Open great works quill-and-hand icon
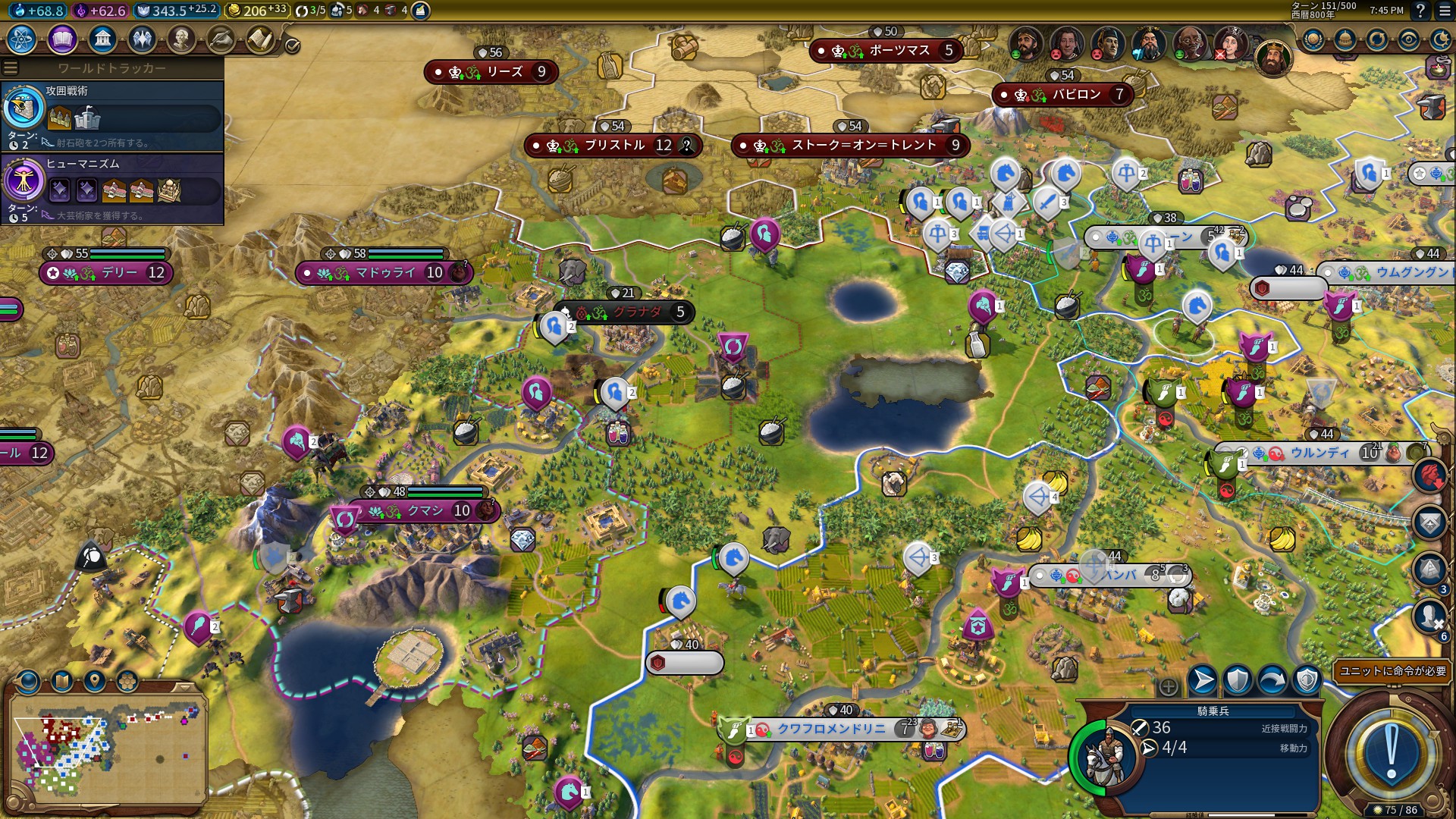The image size is (1456, 819). [x=221, y=39]
